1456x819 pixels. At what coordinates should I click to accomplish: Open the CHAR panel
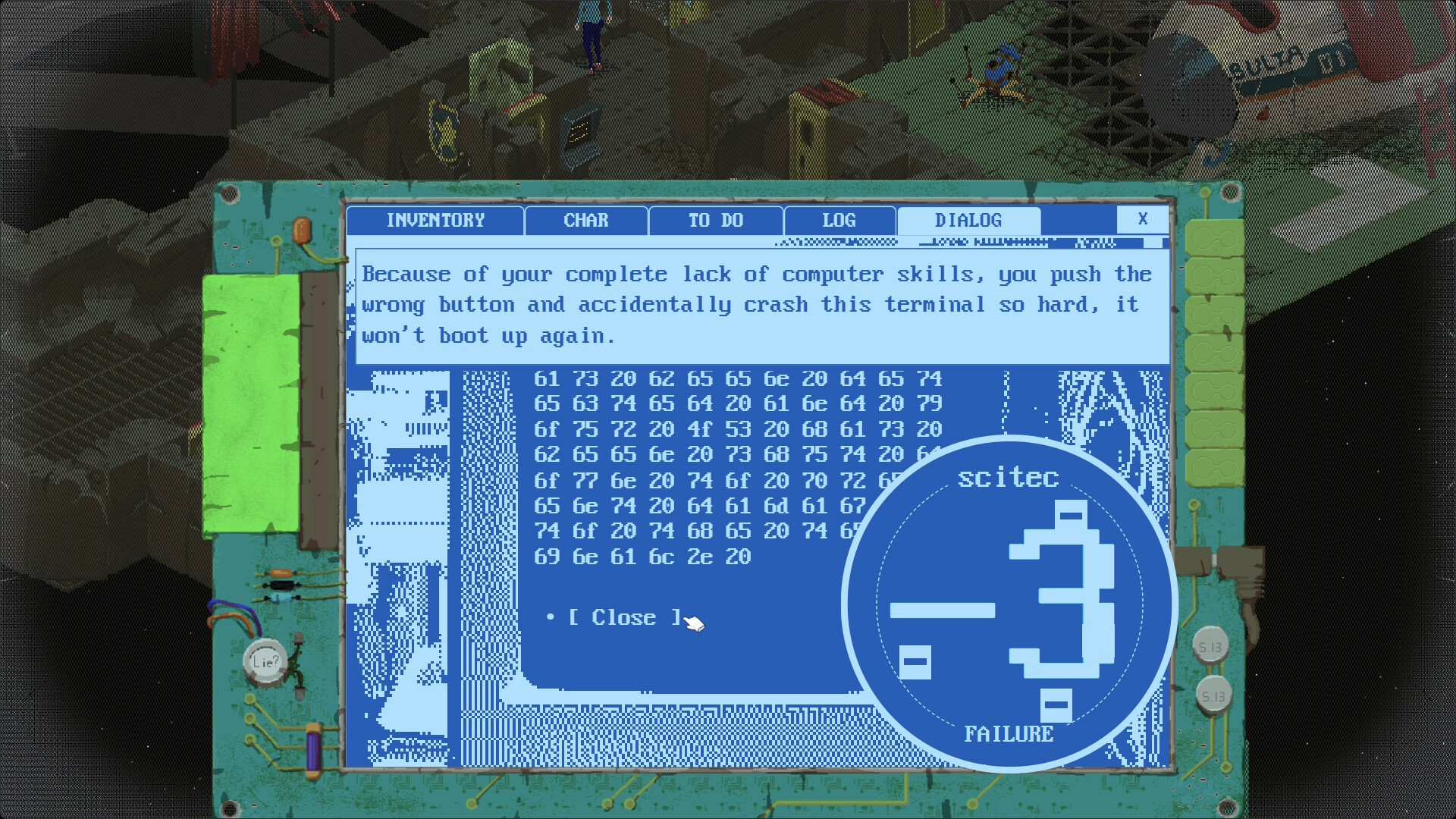point(585,221)
